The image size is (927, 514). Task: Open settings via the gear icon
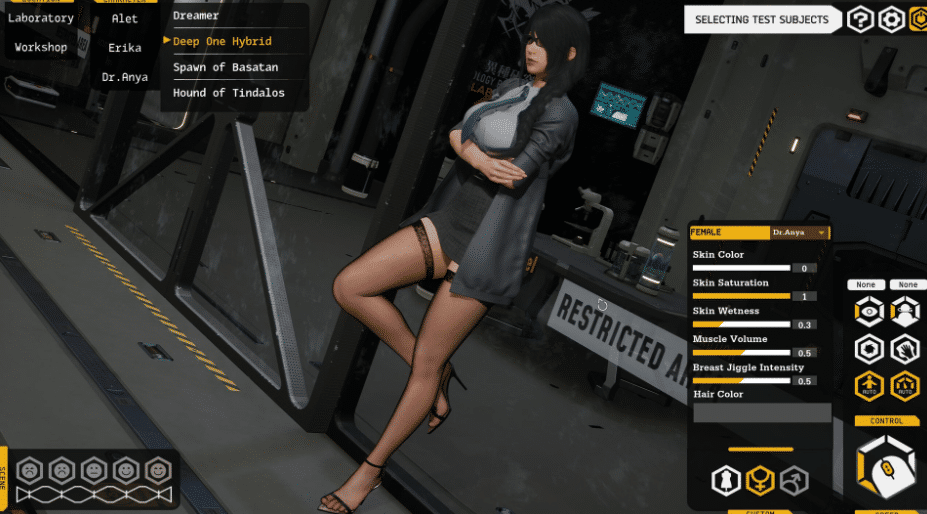coord(890,19)
